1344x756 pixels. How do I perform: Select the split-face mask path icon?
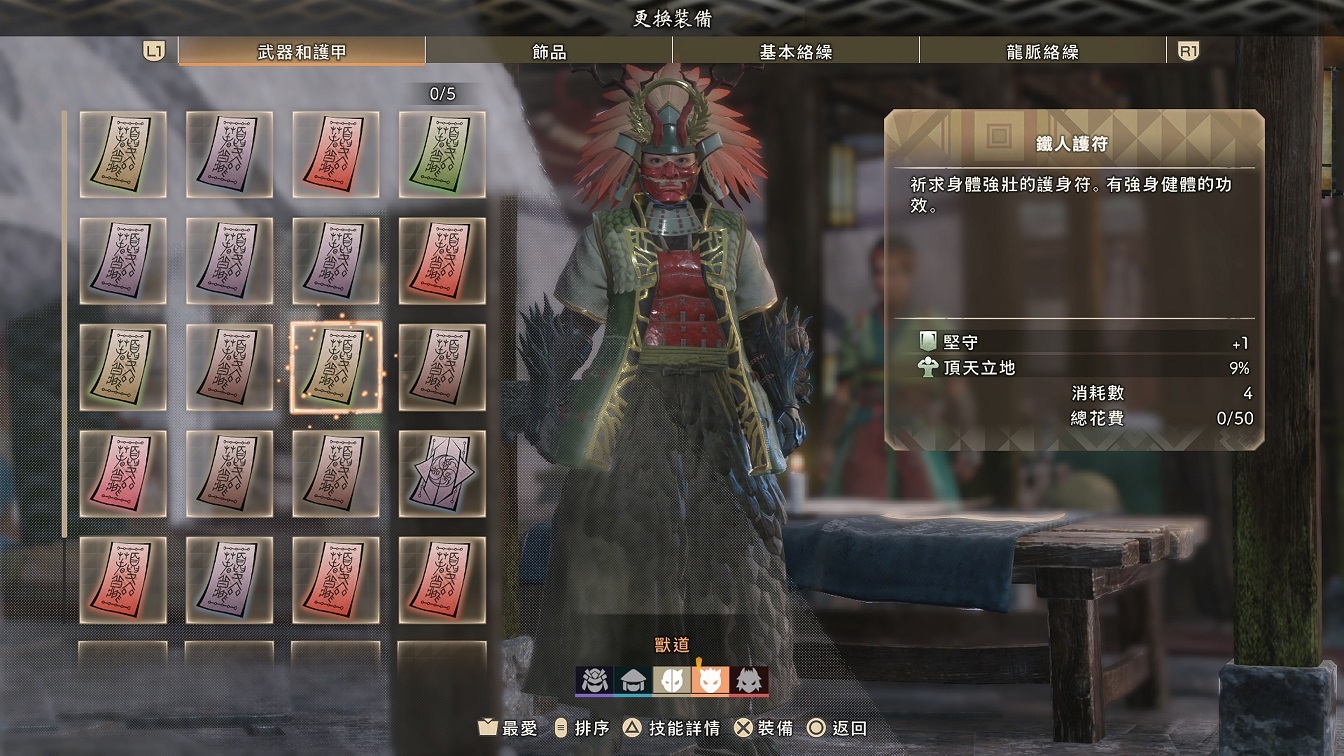671,681
